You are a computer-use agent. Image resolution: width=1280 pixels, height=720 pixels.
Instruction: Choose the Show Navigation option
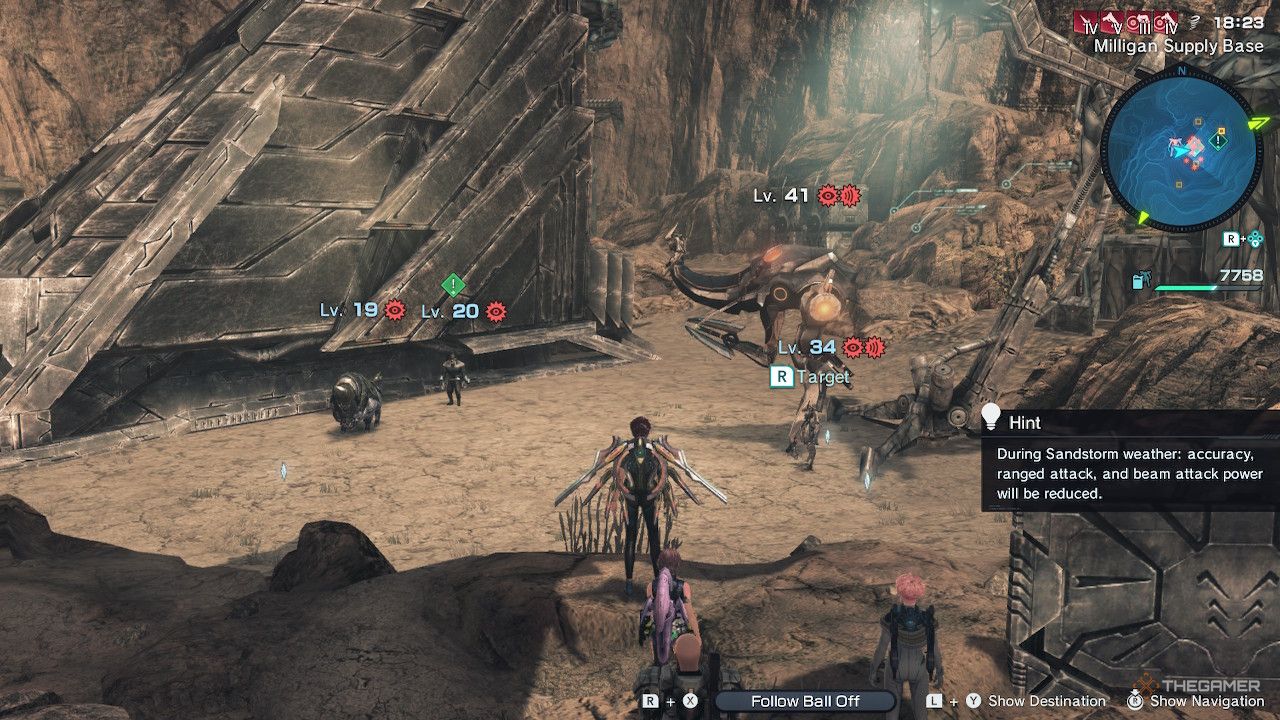coord(1207,701)
